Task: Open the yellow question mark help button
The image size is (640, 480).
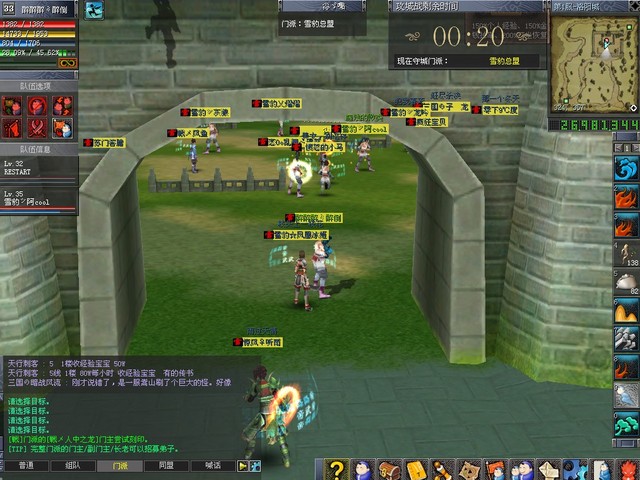Action: click(x=337, y=469)
